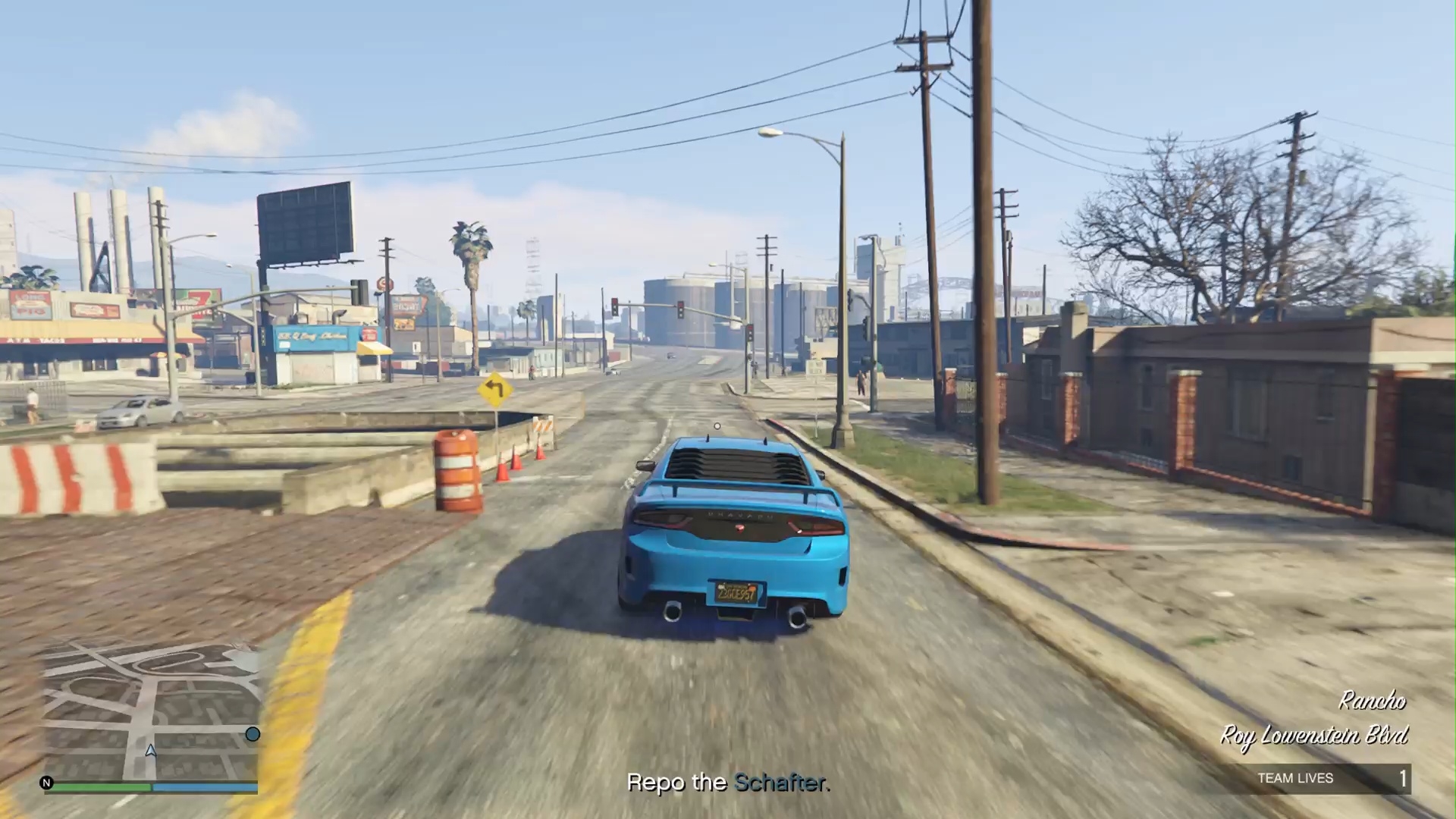Click the player arrow on the minimap
Viewport: 1456px width, 819px height.
151,751
